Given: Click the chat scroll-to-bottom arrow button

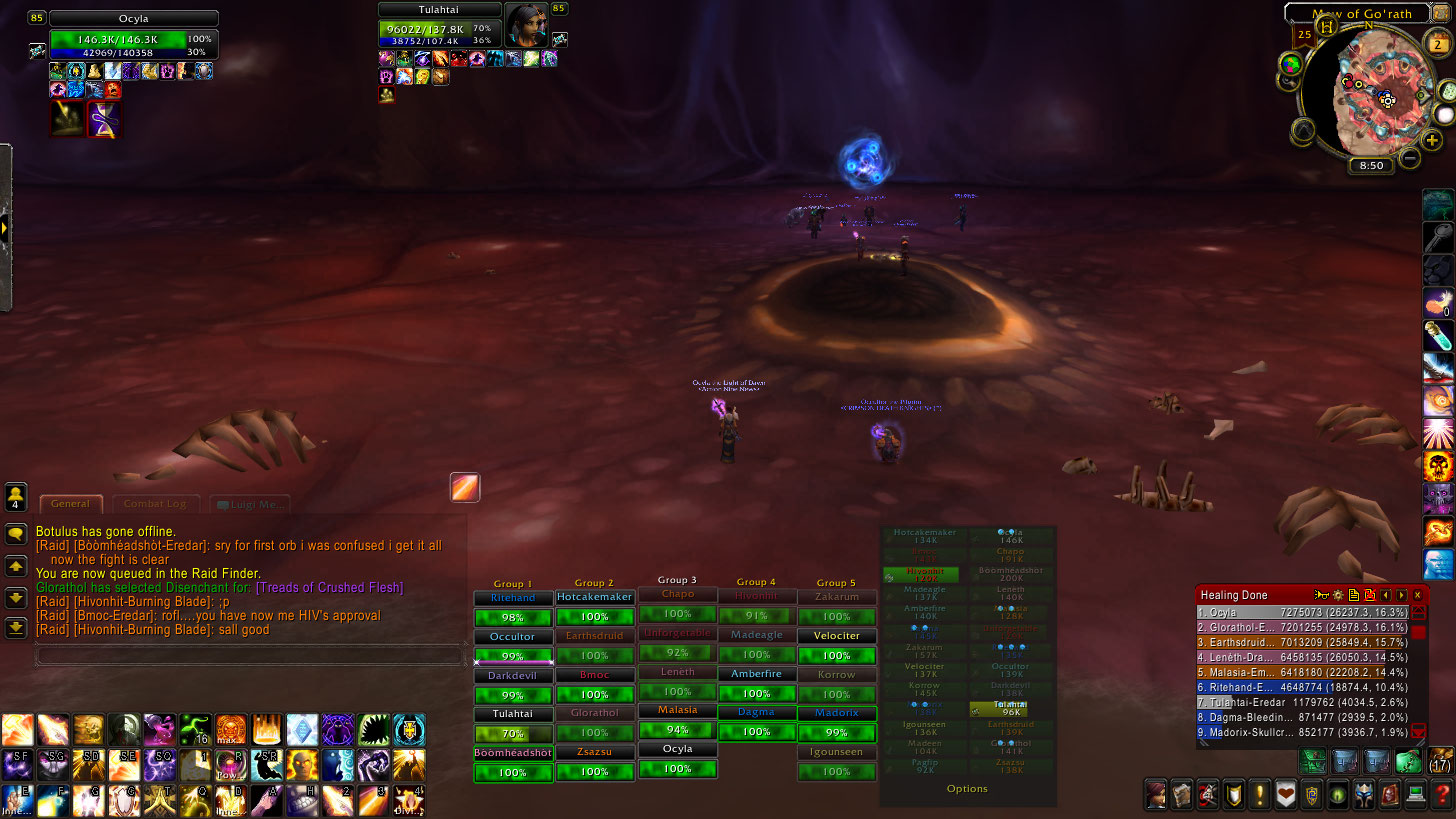Looking at the screenshot, I should pos(16,628).
